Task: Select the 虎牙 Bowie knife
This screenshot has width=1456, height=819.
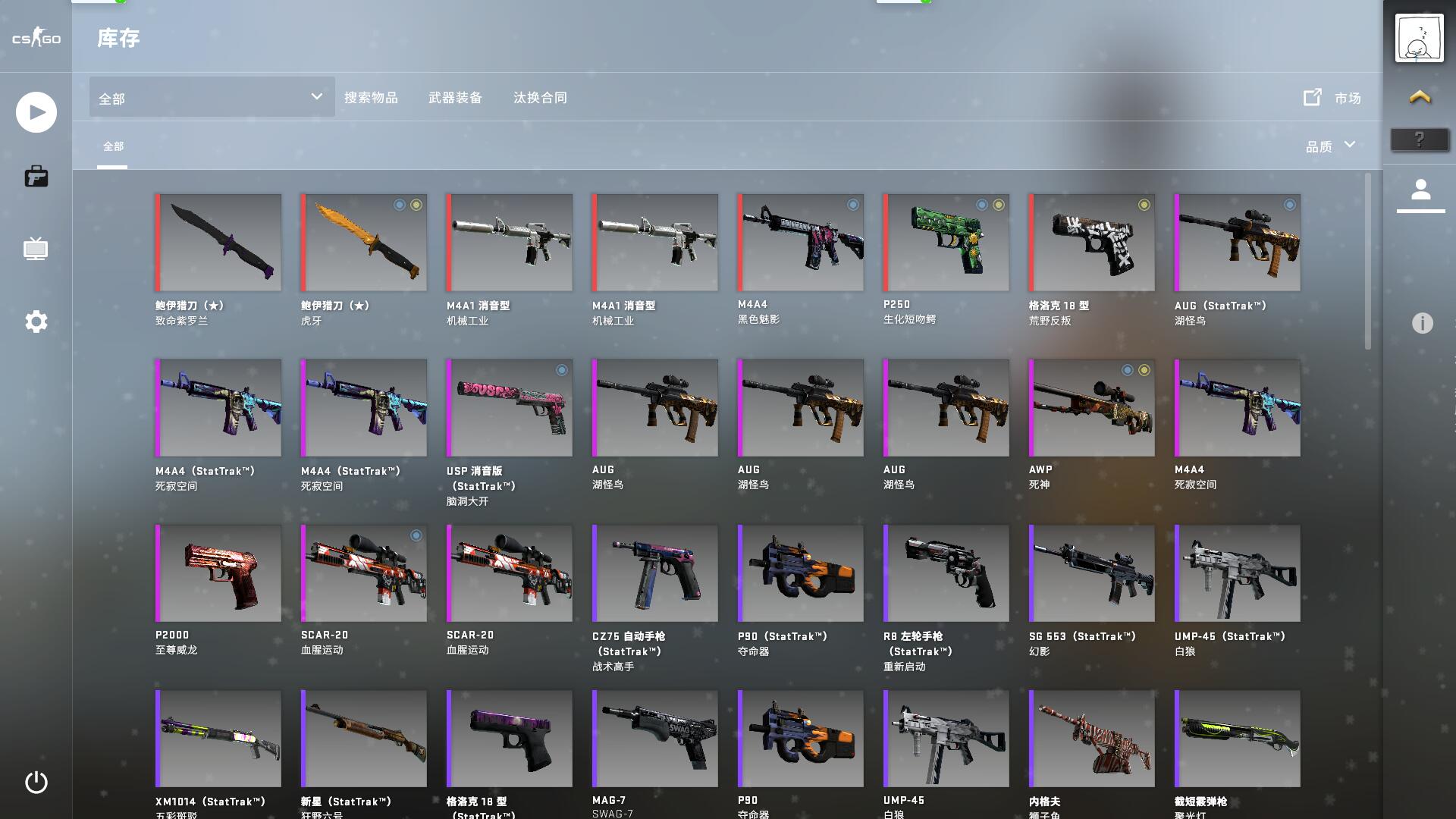Action: (x=364, y=243)
